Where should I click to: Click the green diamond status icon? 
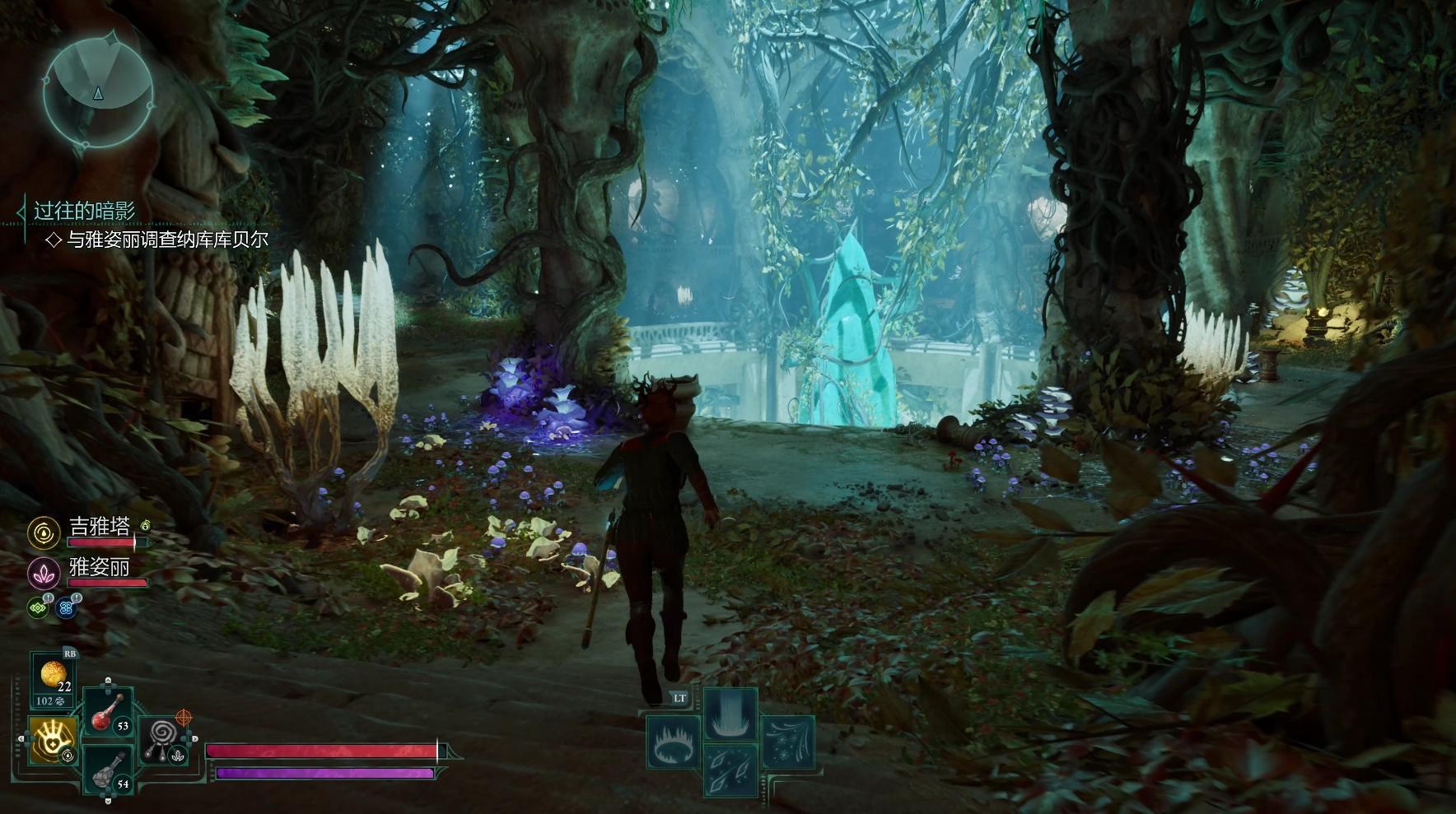(x=39, y=607)
